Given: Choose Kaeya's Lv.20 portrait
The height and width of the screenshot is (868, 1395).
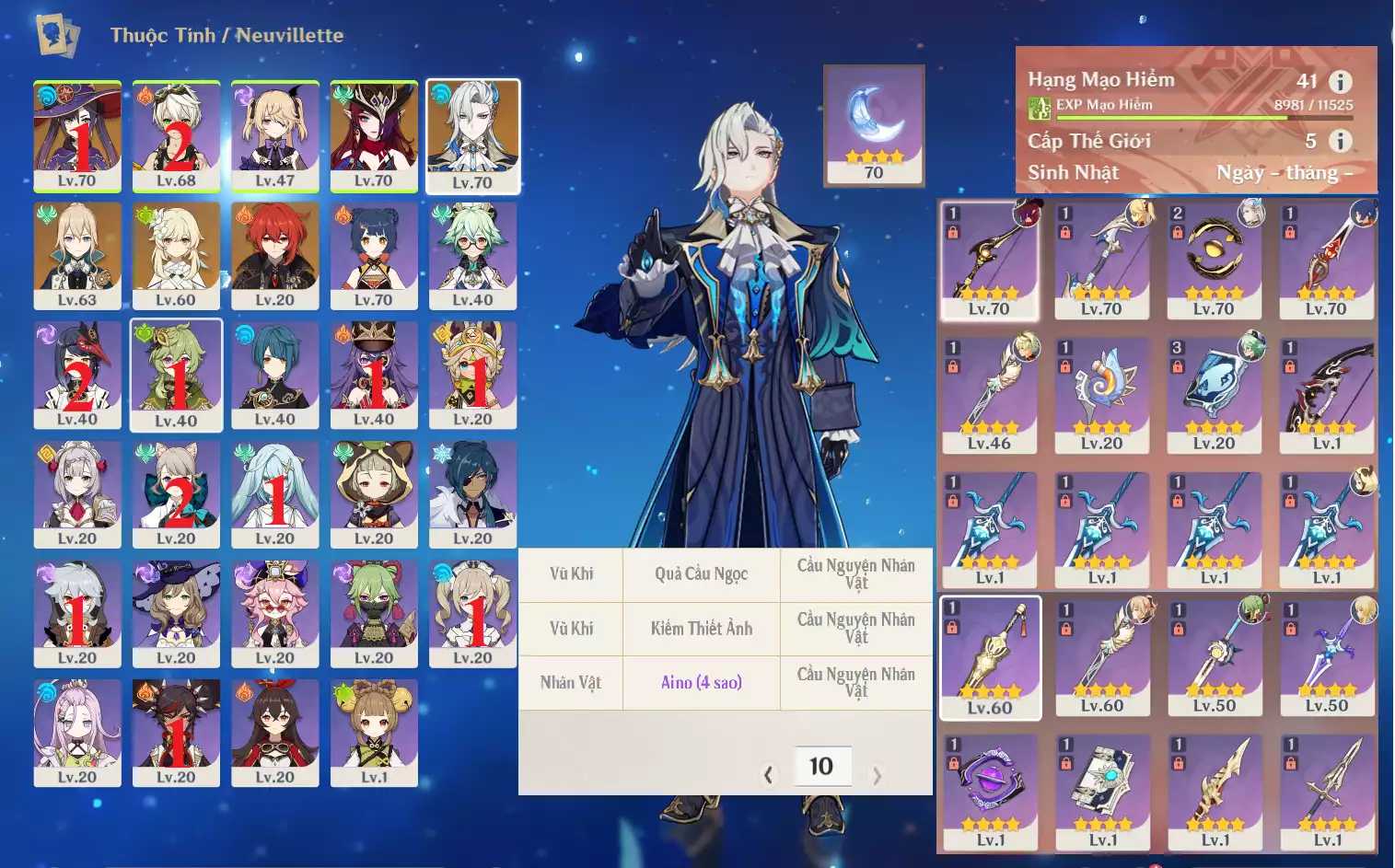Looking at the screenshot, I should point(472,494).
